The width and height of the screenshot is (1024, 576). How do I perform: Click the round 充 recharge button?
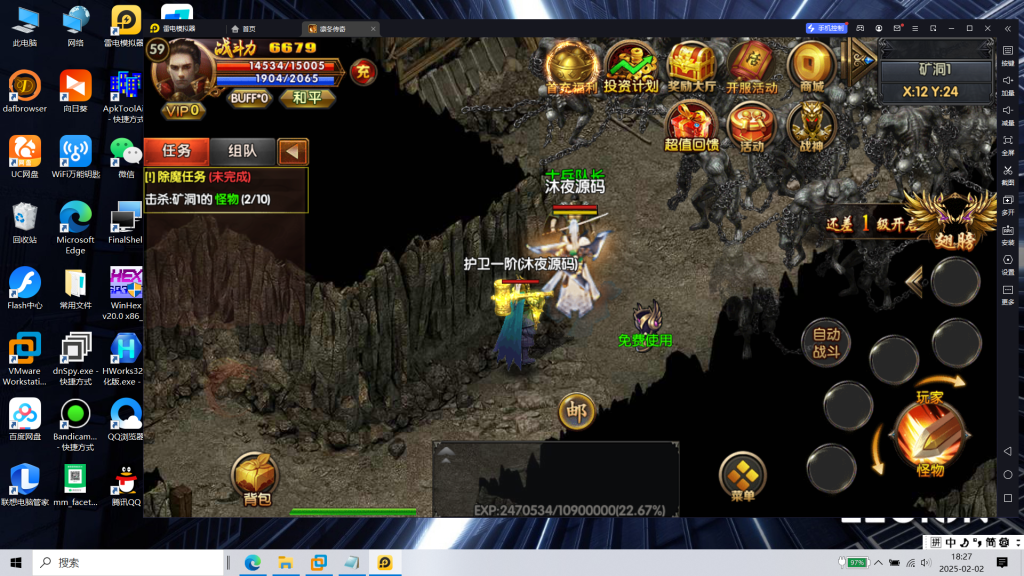coord(363,71)
